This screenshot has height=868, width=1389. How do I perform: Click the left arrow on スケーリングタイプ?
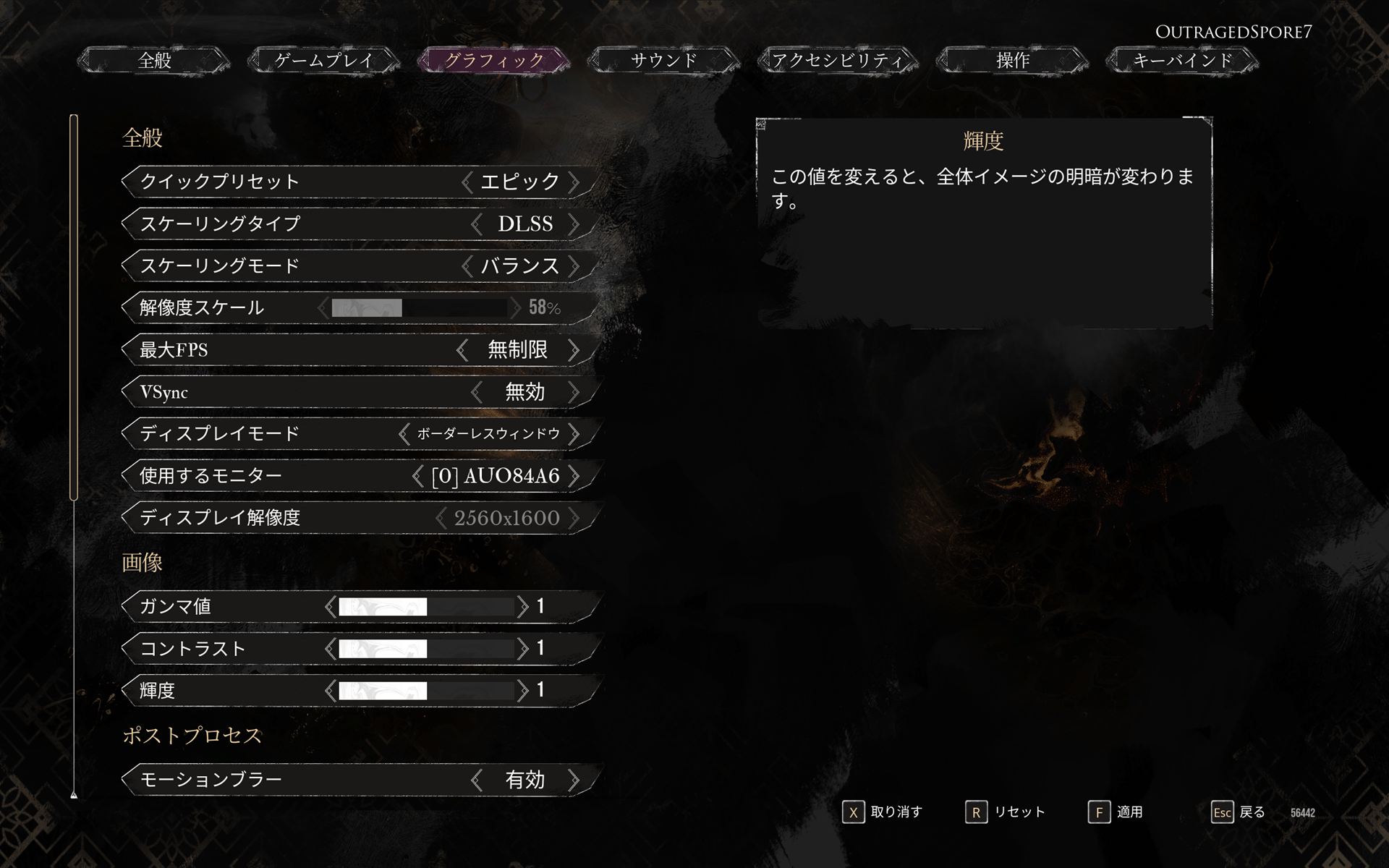coord(477,224)
